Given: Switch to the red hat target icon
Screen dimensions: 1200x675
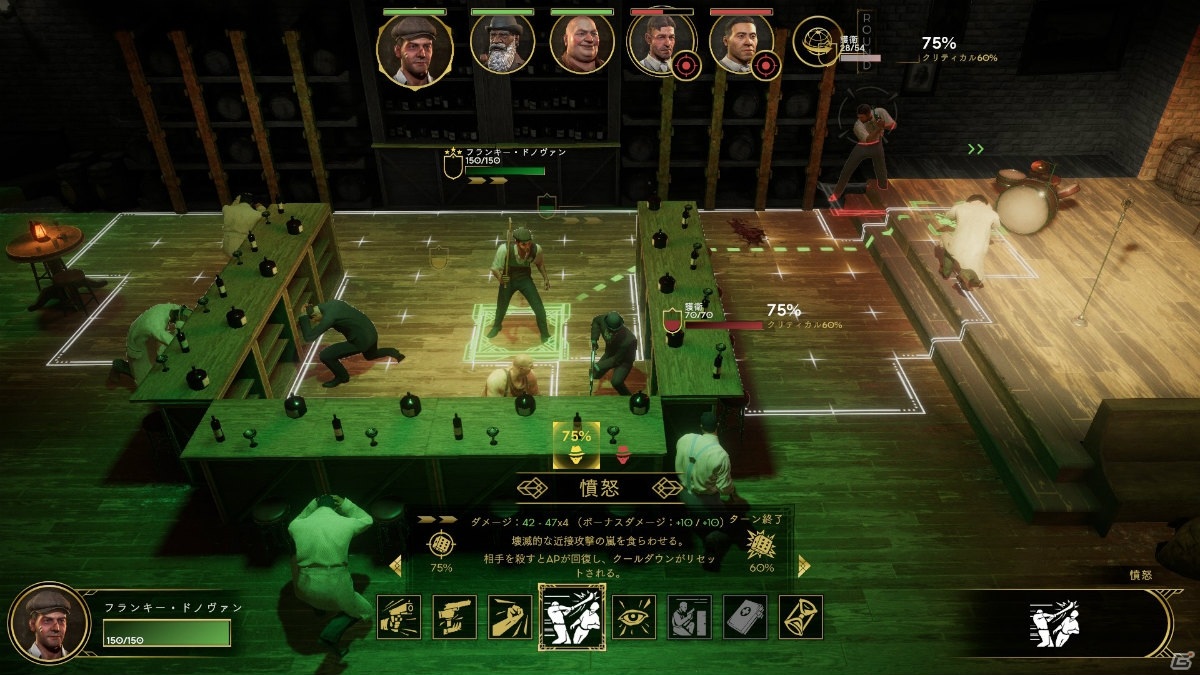Looking at the screenshot, I should pos(623,453).
